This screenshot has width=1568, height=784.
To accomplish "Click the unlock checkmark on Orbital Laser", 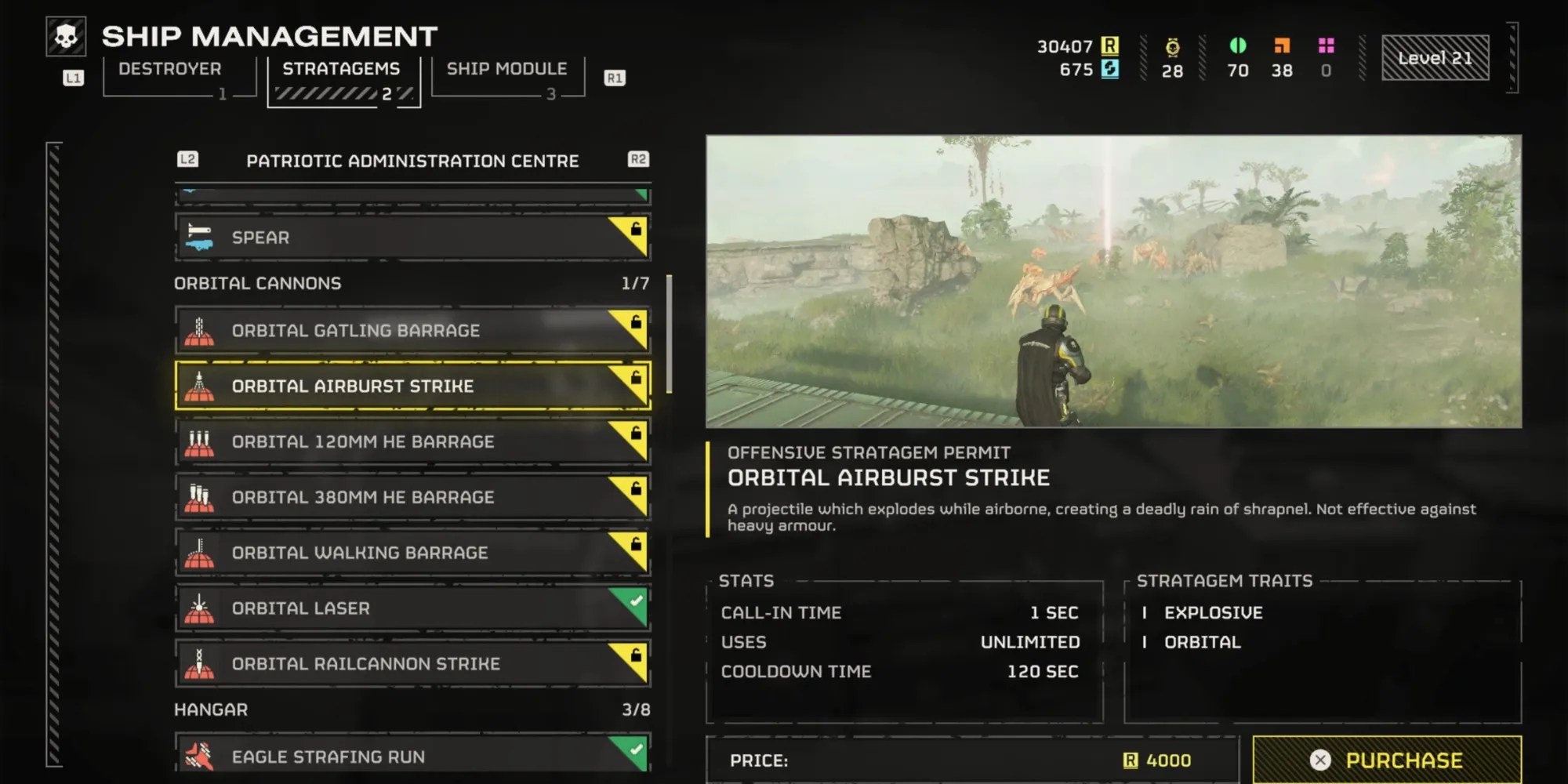I will pyautogui.click(x=637, y=600).
